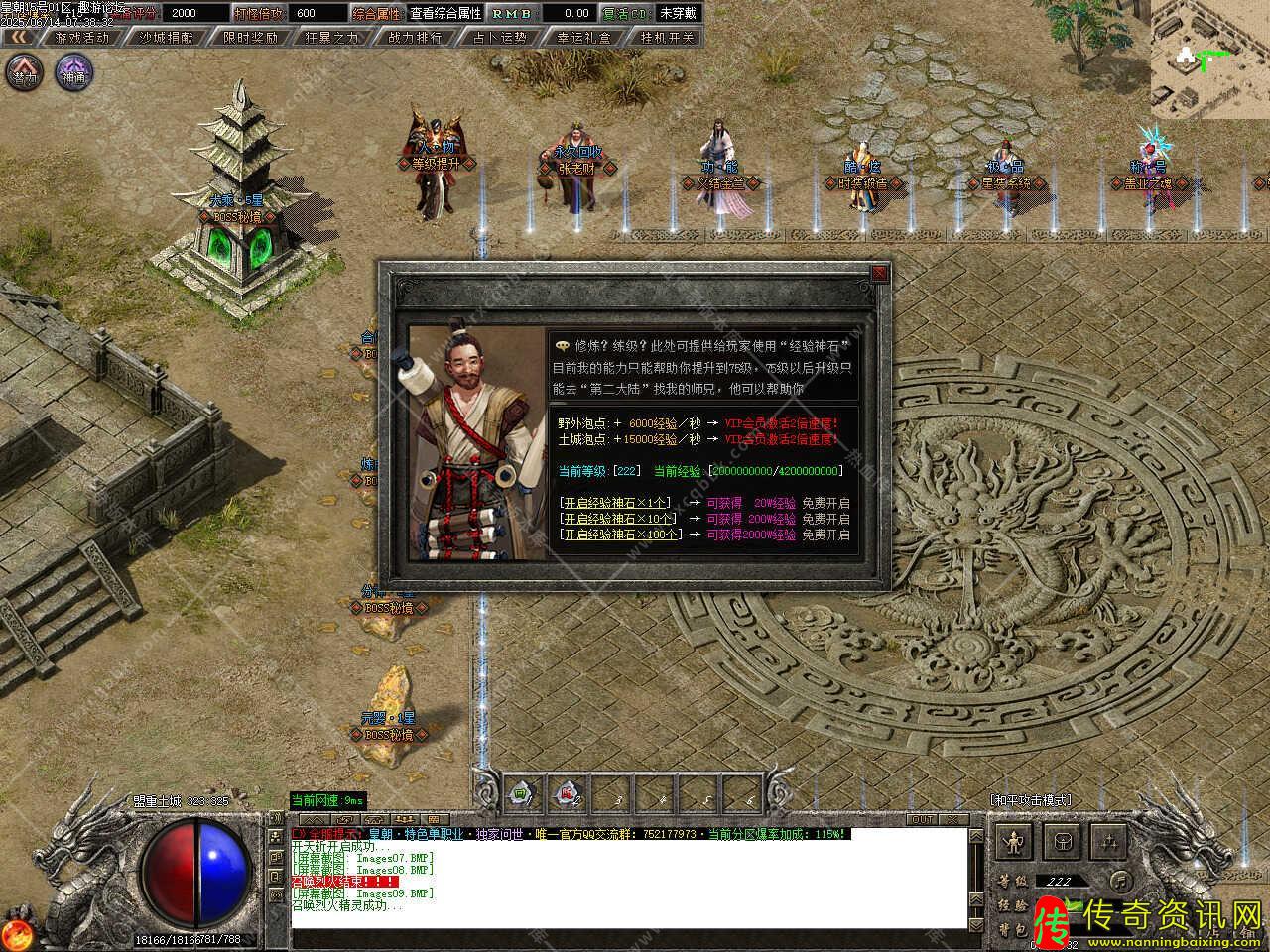
Task: Click the minimap in the corner
Action: (x=1210, y=59)
